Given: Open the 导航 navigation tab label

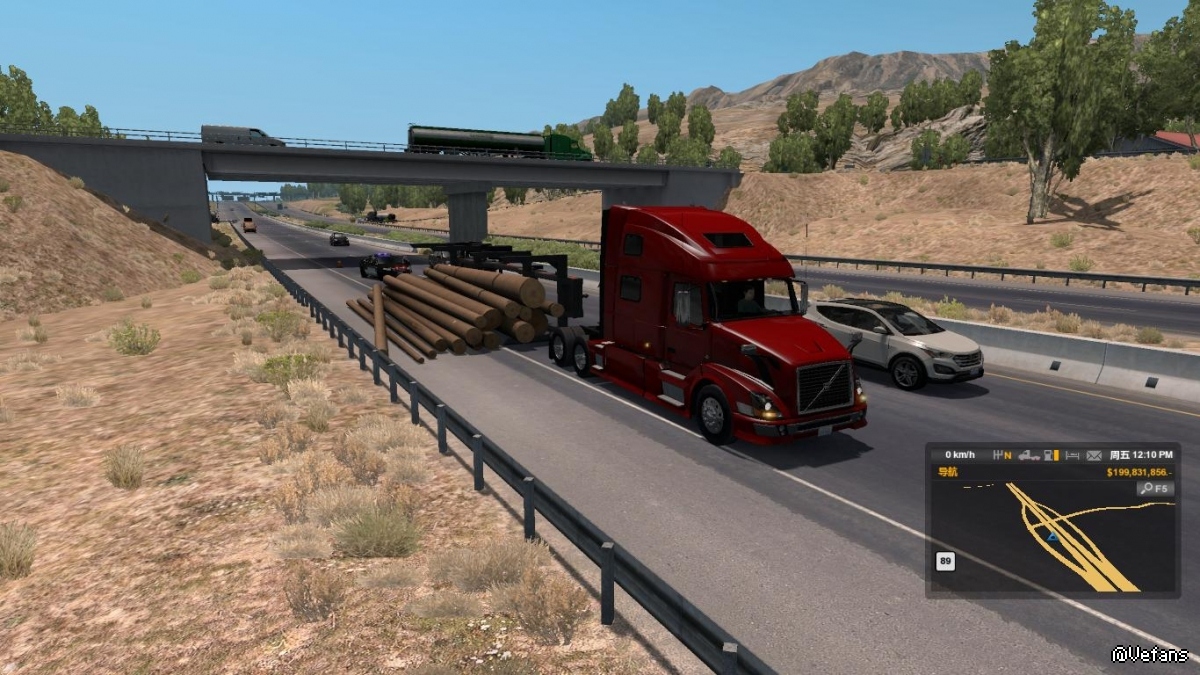Looking at the screenshot, I should [x=945, y=473].
